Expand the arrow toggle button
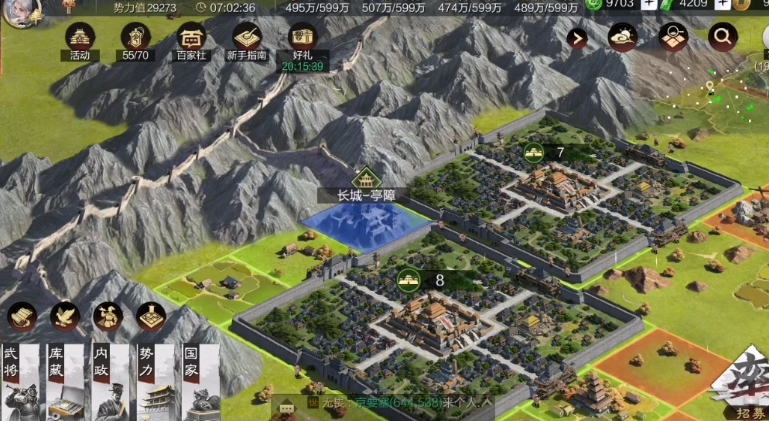Screen dimensions: 769x421 coord(577,38)
